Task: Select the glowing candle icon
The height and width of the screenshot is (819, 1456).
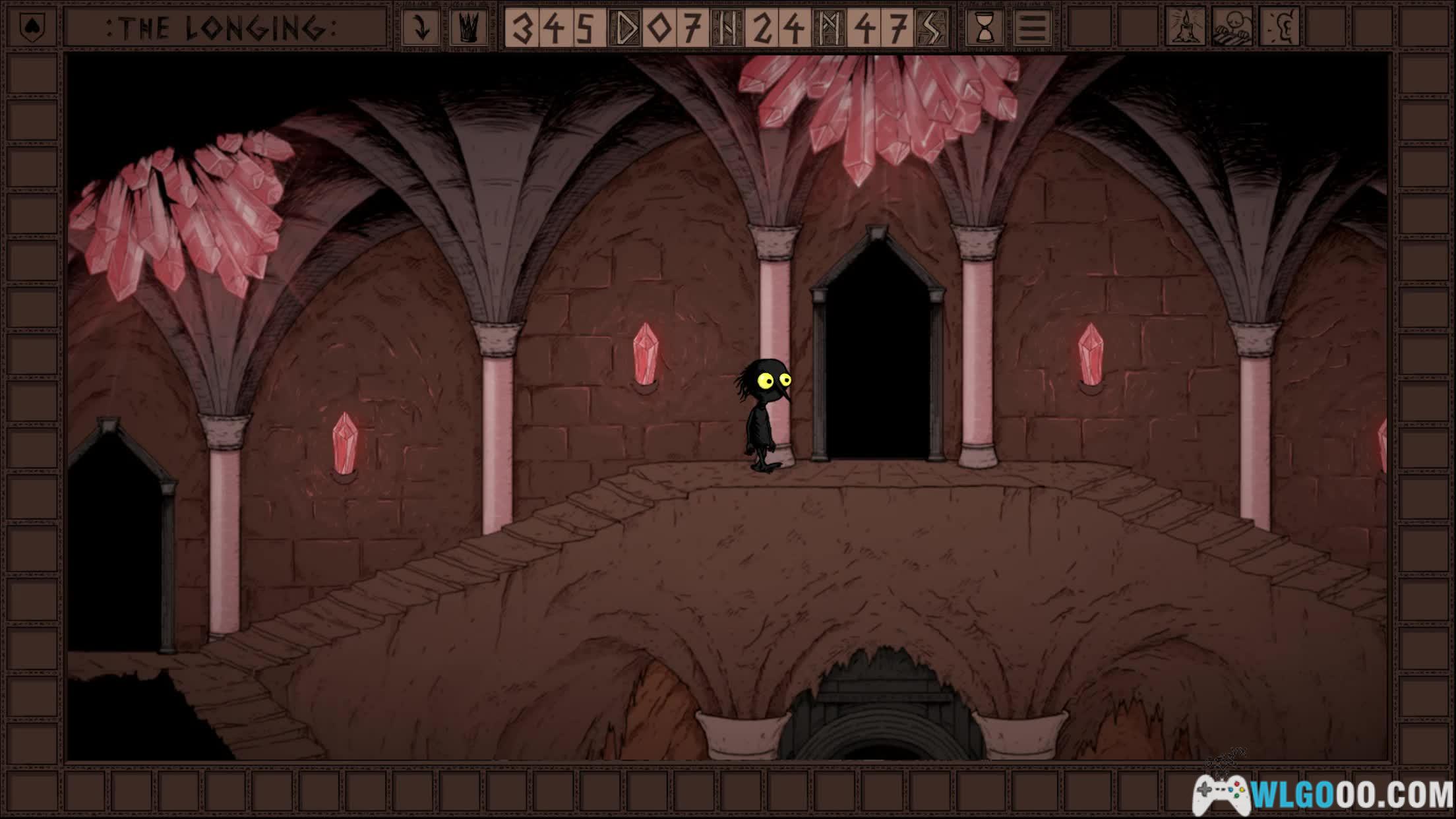Action: click(x=1185, y=27)
